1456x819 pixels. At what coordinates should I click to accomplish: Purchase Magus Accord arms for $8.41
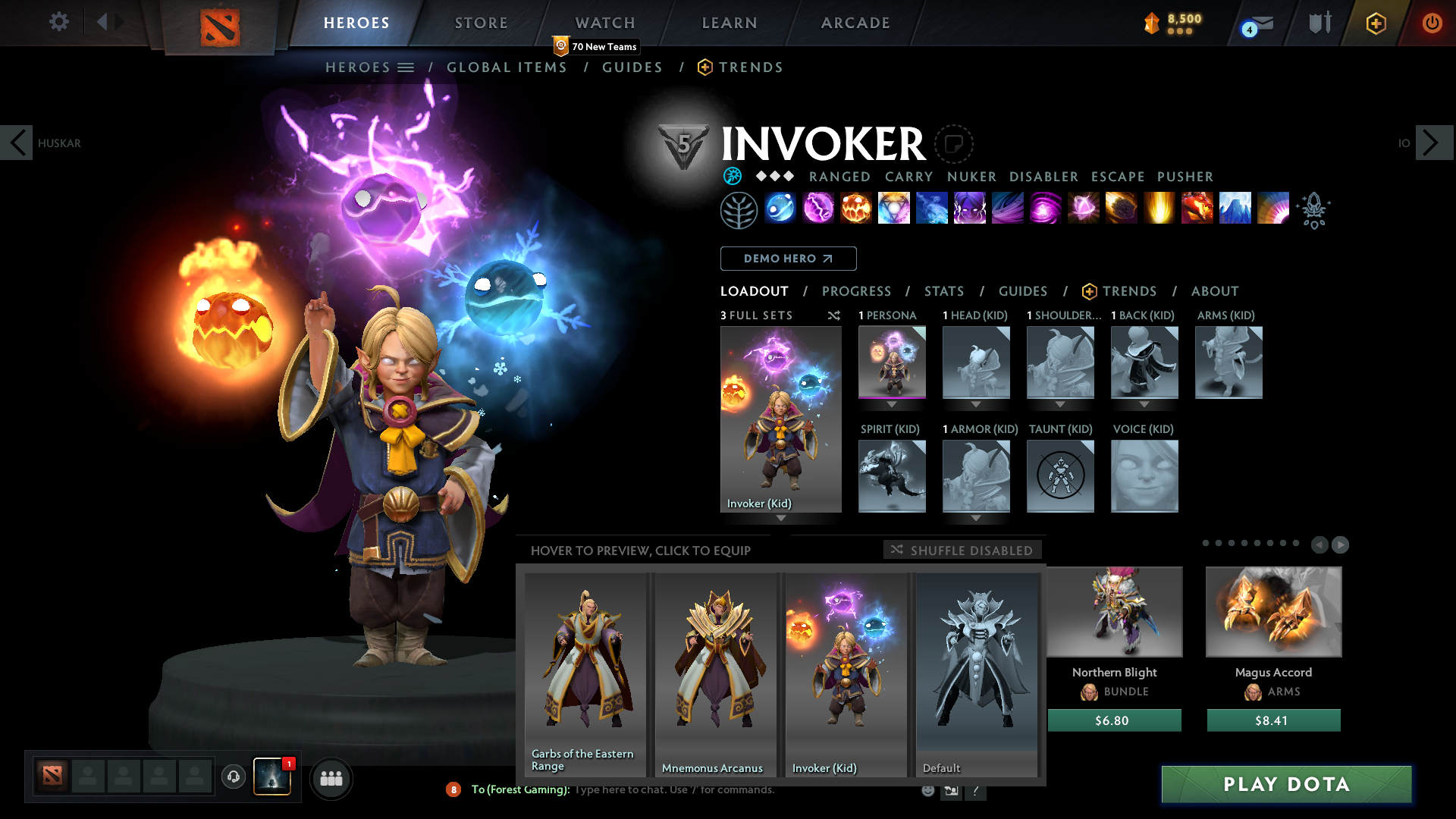tap(1272, 720)
